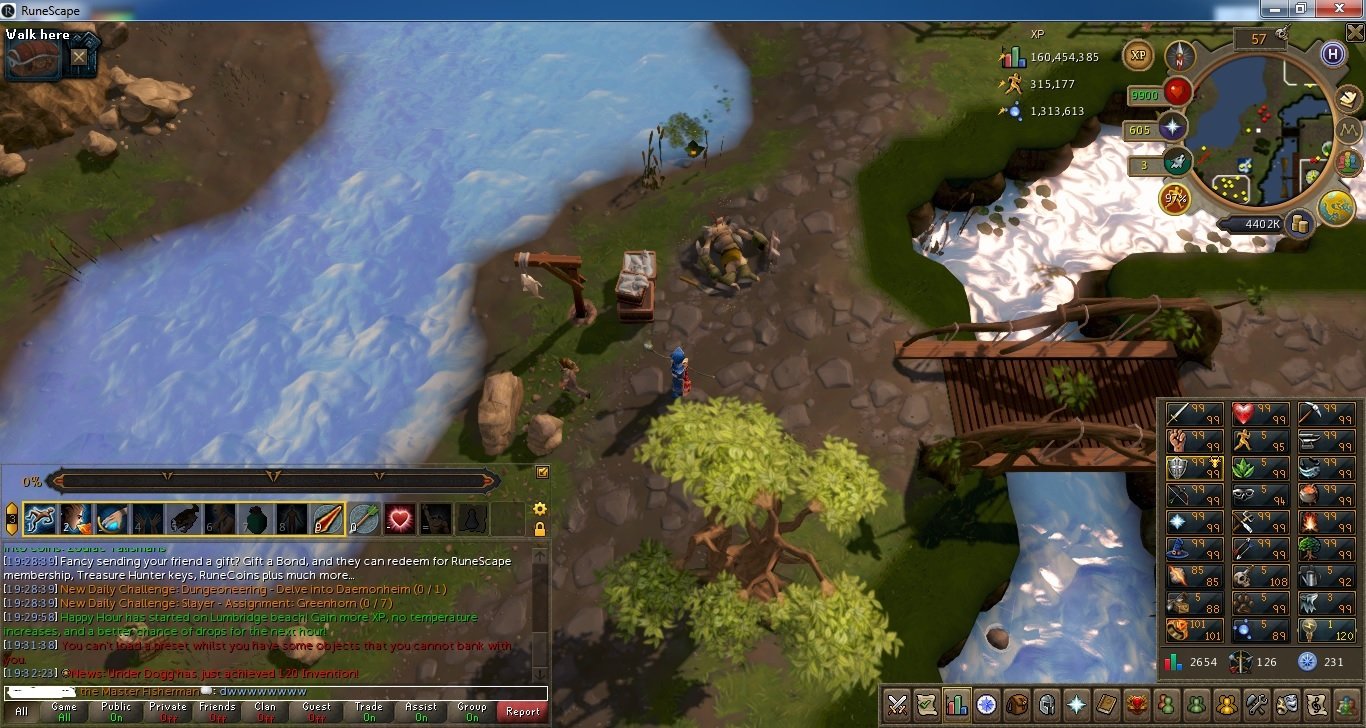Select the Firemaking campfire skill
Viewport: 1366px width, 728px height.
point(1311,521)
